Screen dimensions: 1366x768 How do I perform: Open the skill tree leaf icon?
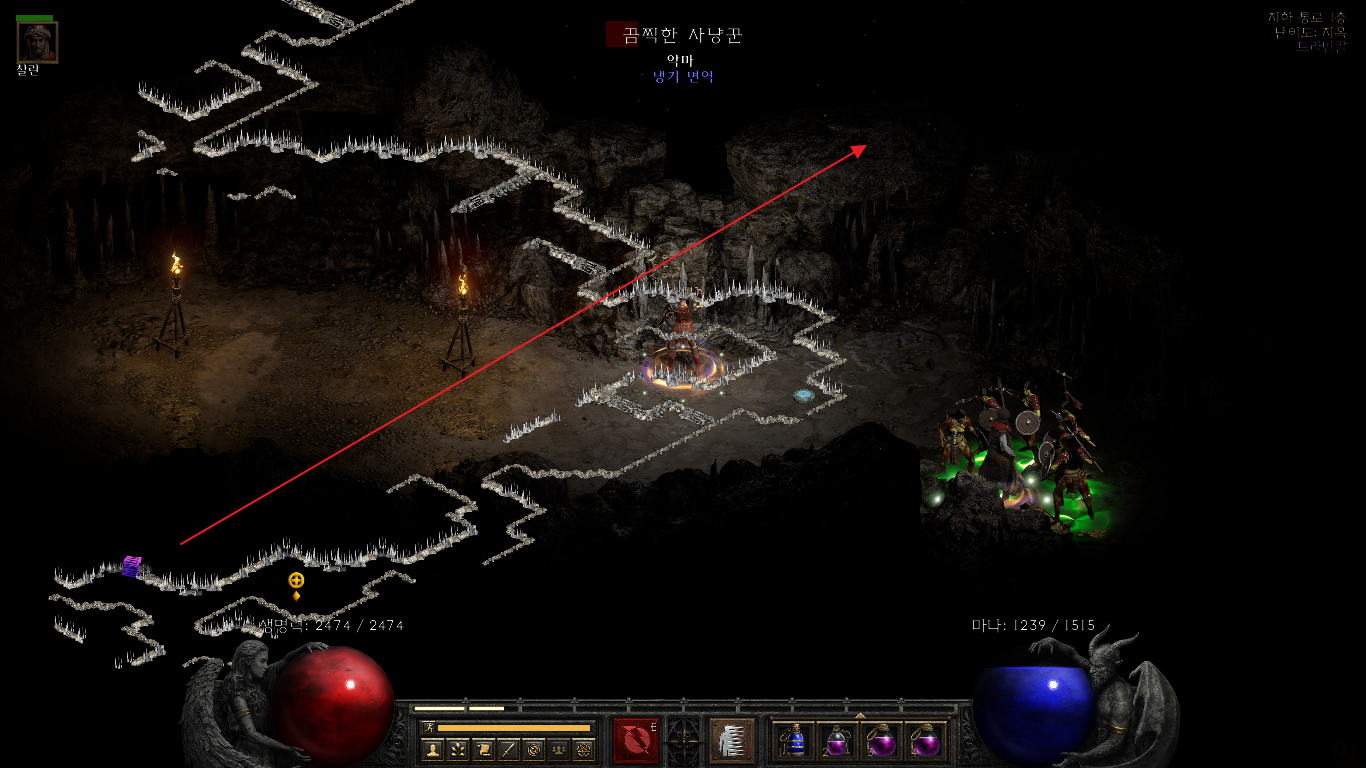point(458,749)
